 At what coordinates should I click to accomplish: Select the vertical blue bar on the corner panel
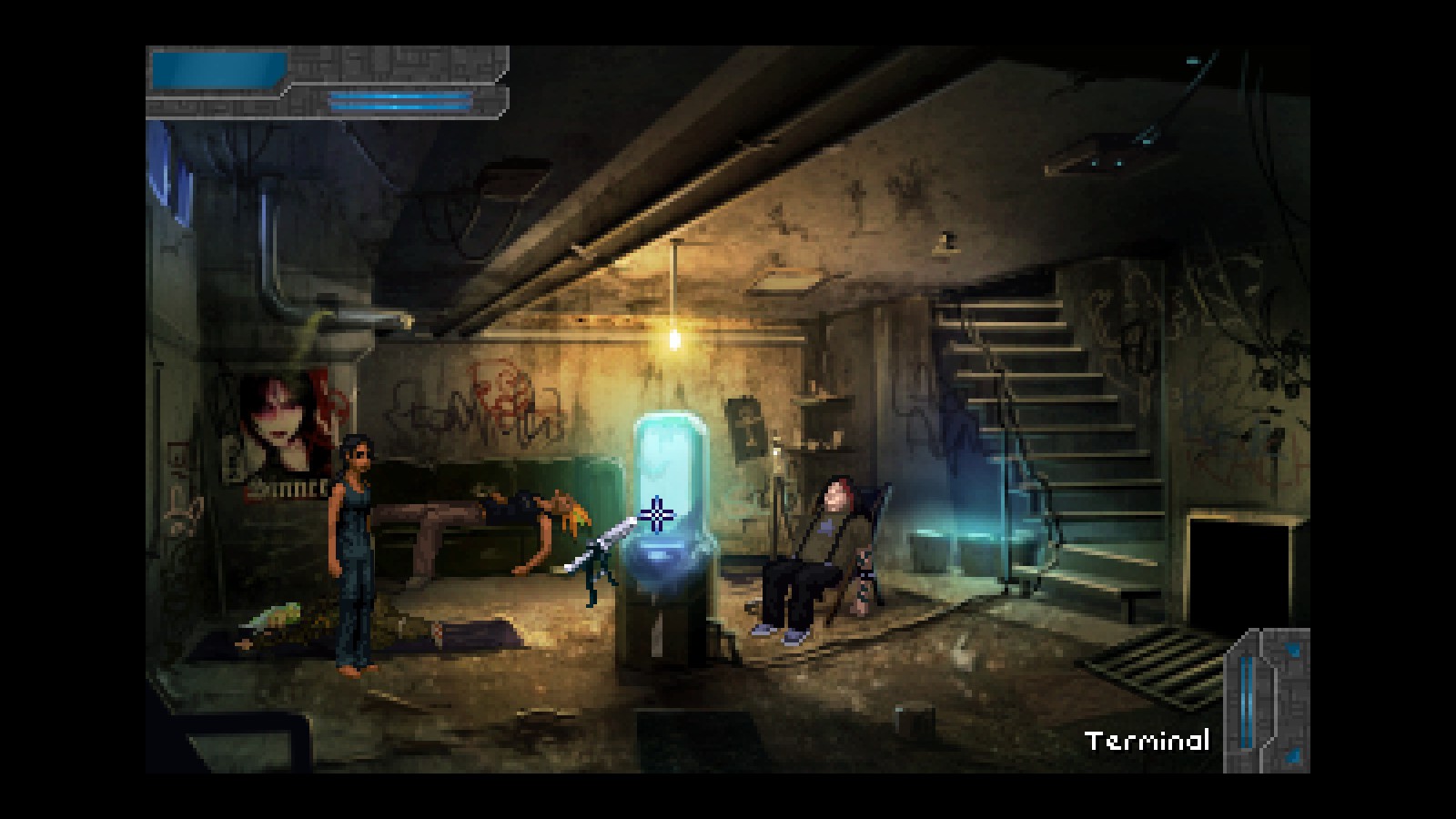point(1246,702)
